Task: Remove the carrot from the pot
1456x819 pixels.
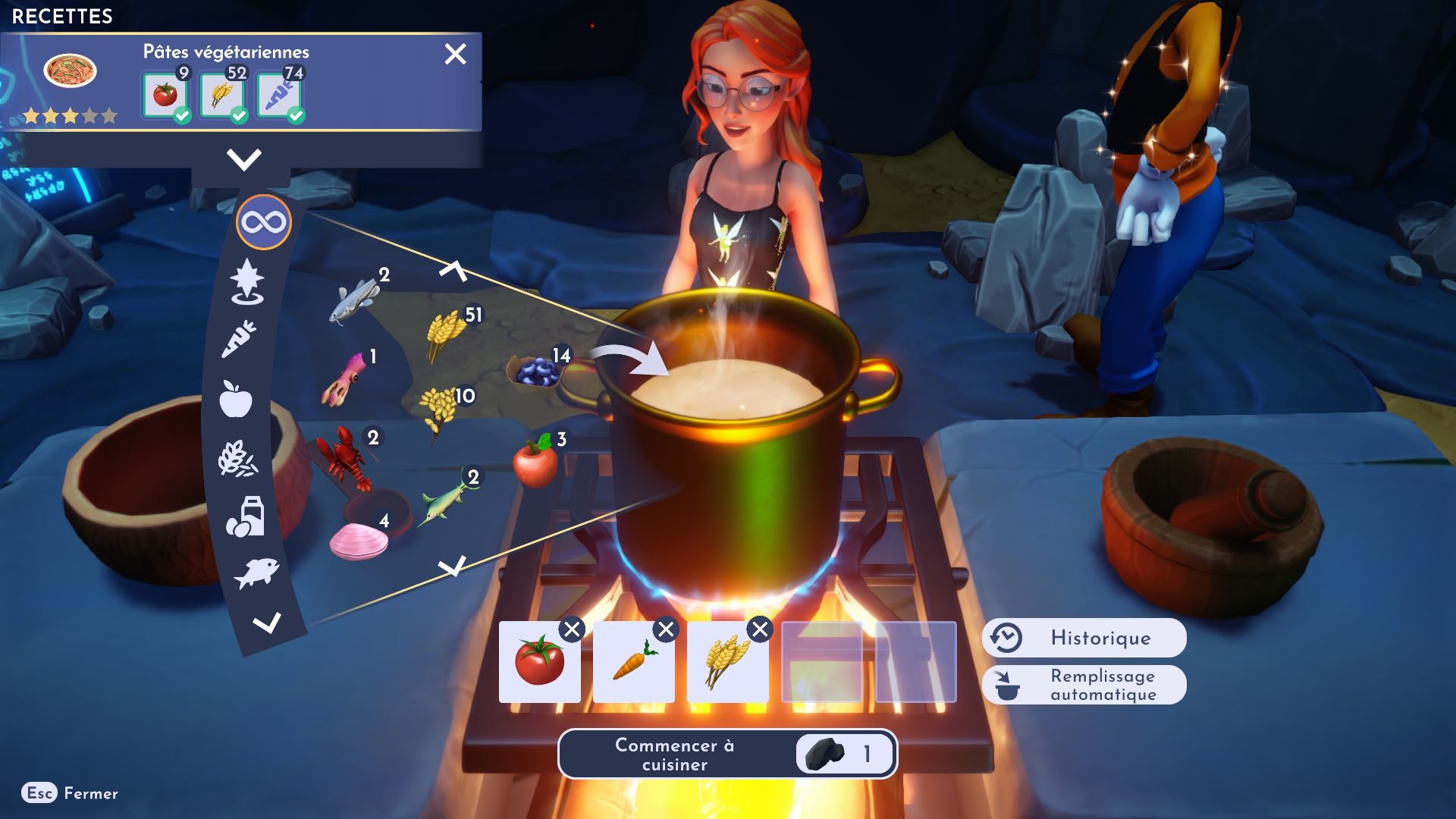Action: click(666, 629)
